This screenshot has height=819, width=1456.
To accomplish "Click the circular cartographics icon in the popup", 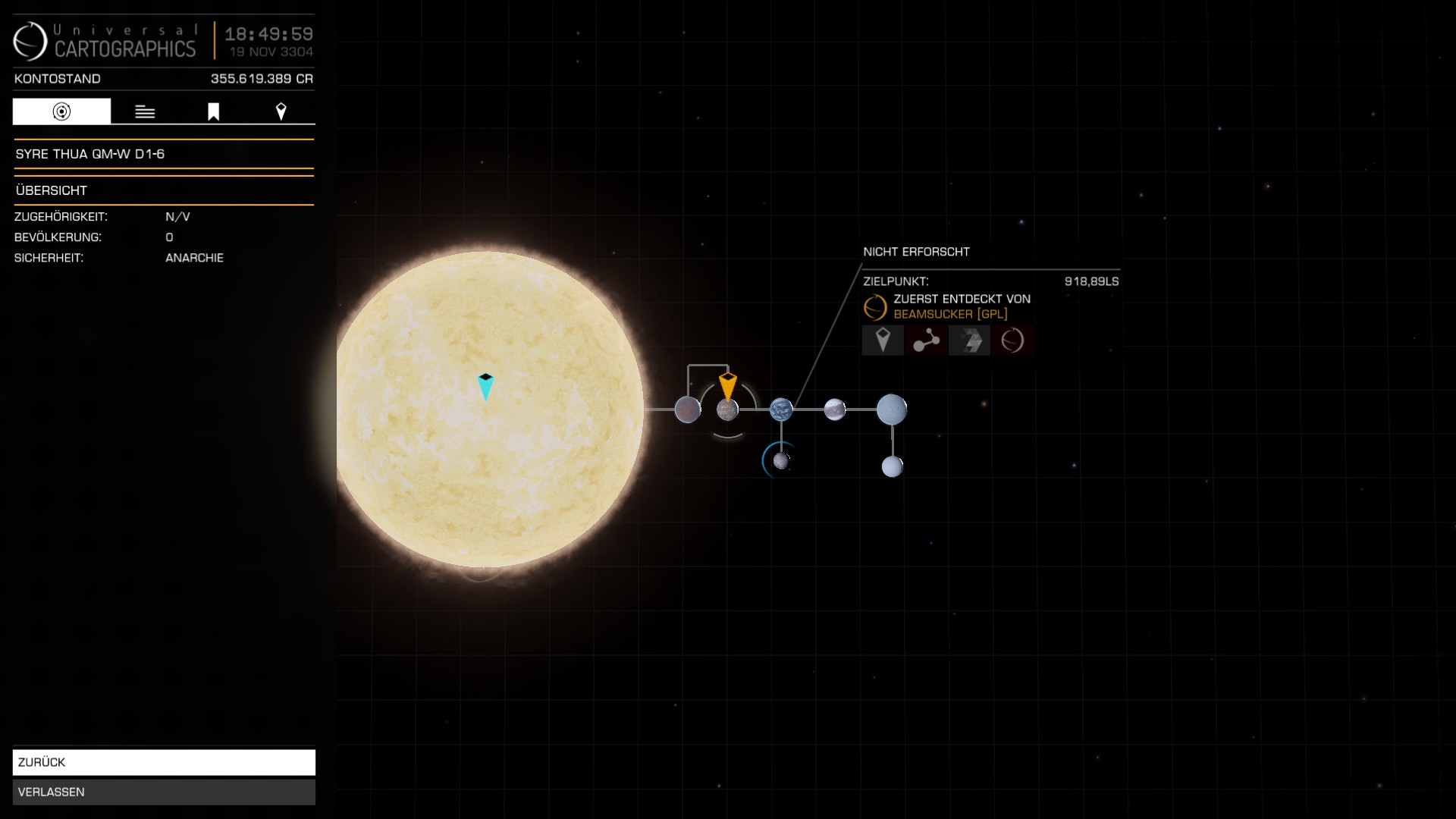I will click(x=1012, y=340).
